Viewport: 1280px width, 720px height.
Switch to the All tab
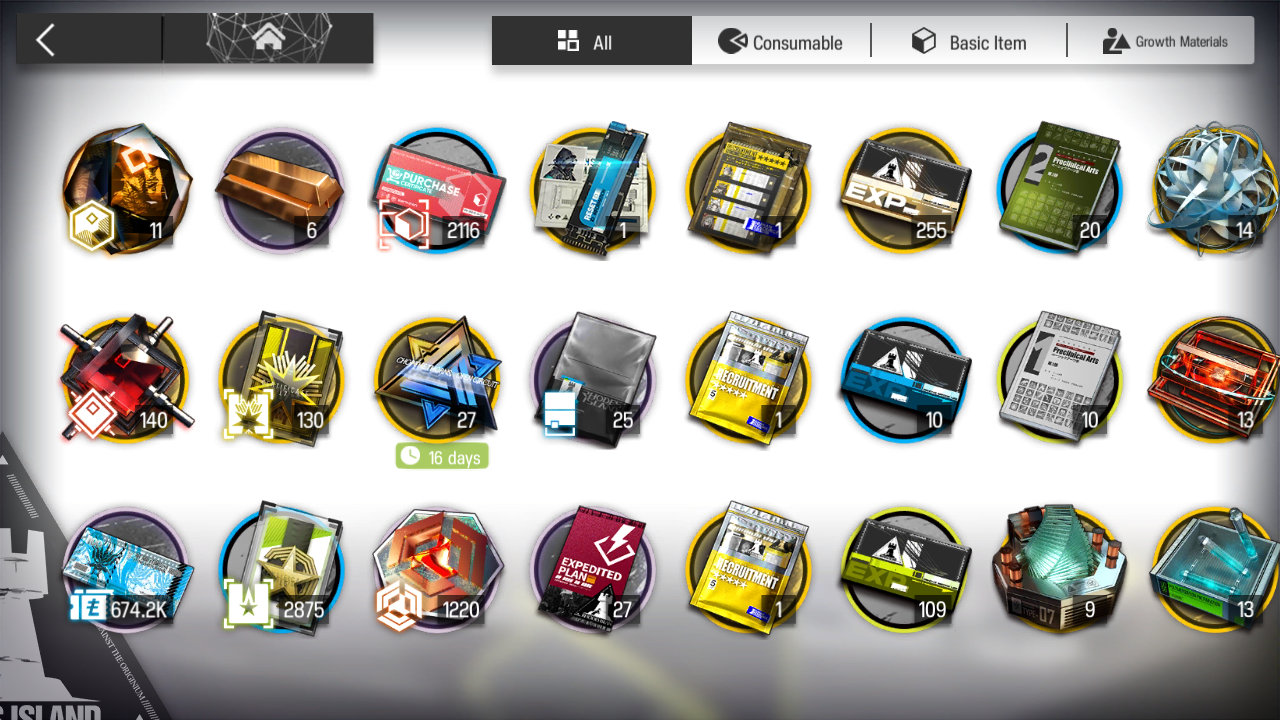[x=591, y=41]
